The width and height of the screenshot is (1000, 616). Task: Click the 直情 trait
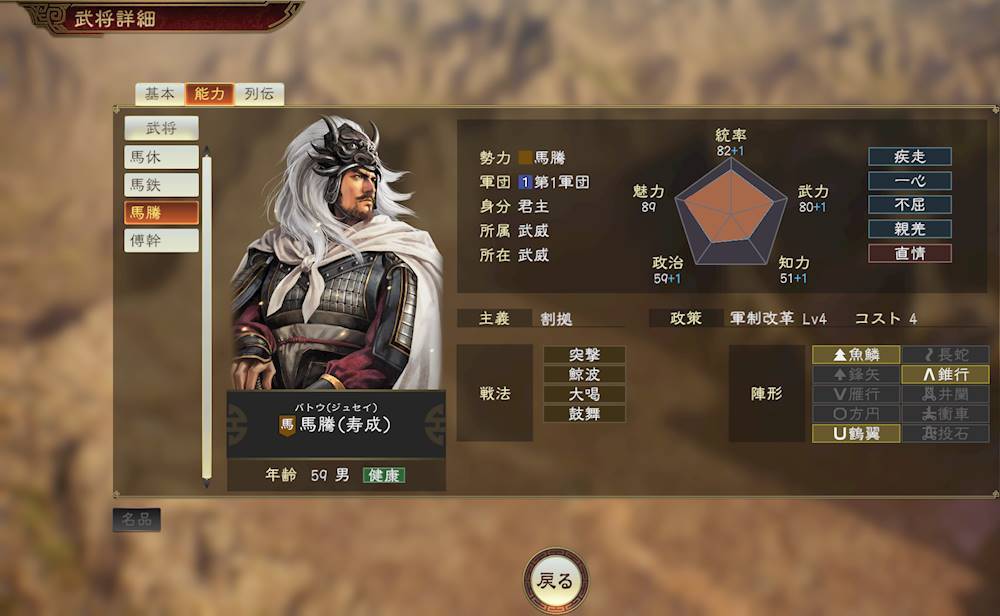(x=909, y=253)
